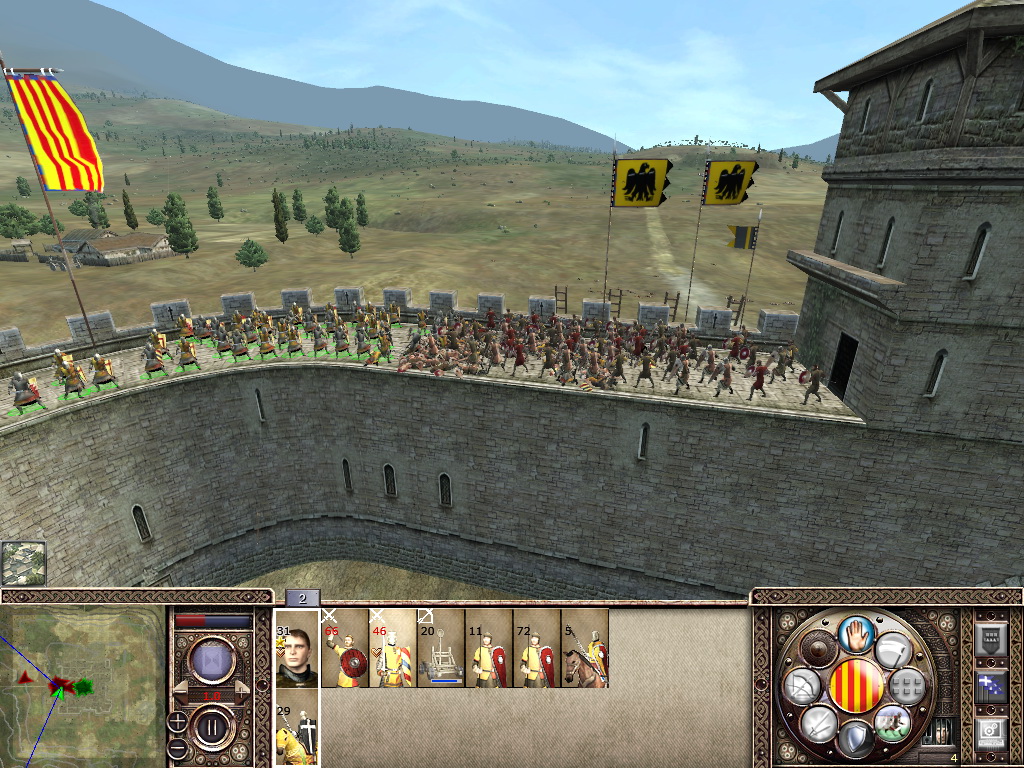Screen dimensions: 1024x768
Task: Select the general's unit card
Action: (x=296, y=648)
